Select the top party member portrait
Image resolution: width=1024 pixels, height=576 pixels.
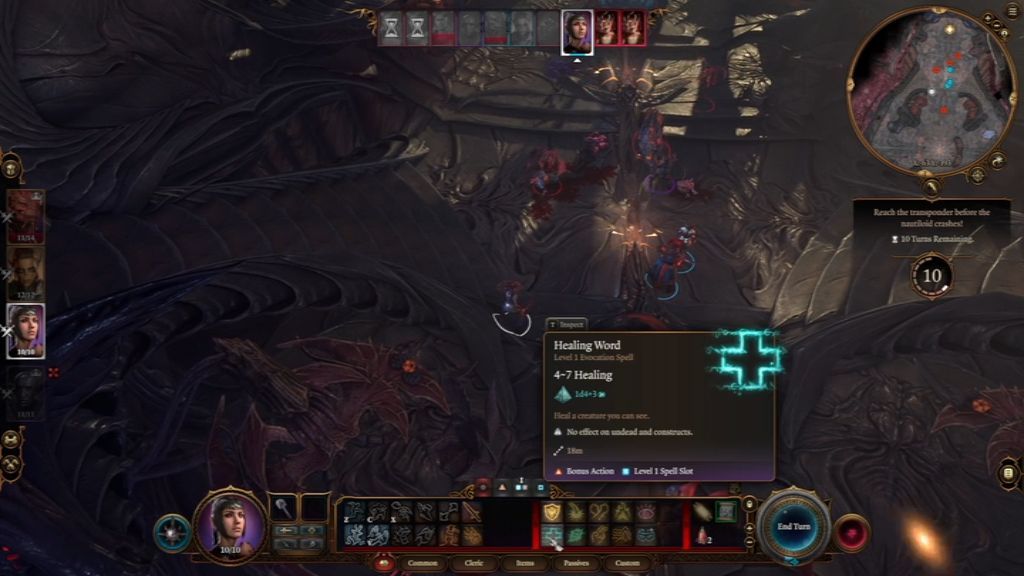pyautogui.click(x=26, y=216)
